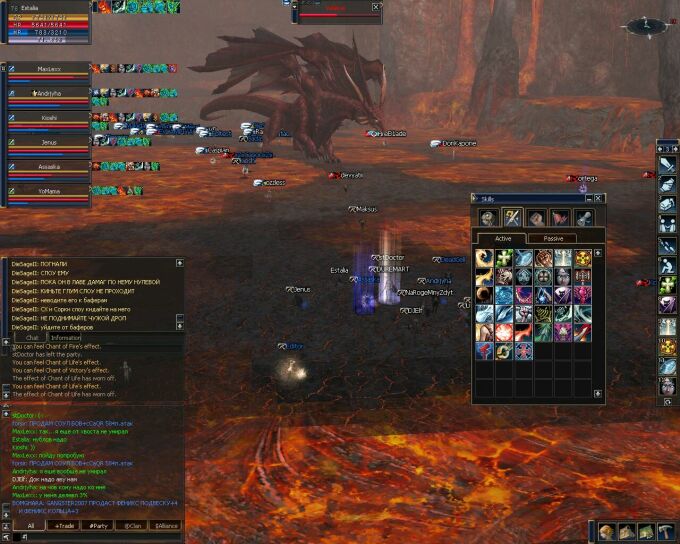Target party member Kioshi
The height and width of the screenshot is (544, 680).
(48, 118)
